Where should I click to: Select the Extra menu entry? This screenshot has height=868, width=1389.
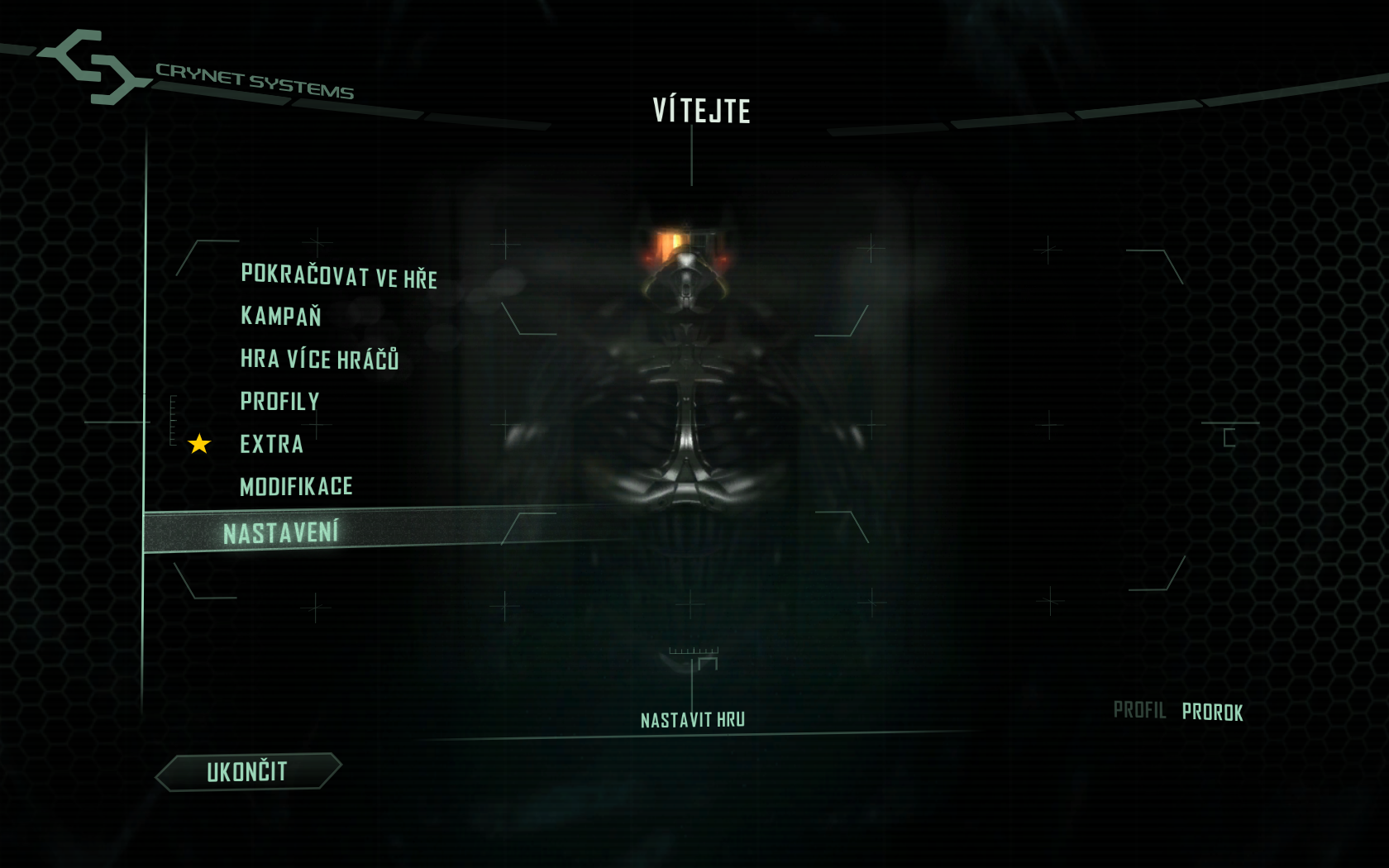tap(272, 445)
